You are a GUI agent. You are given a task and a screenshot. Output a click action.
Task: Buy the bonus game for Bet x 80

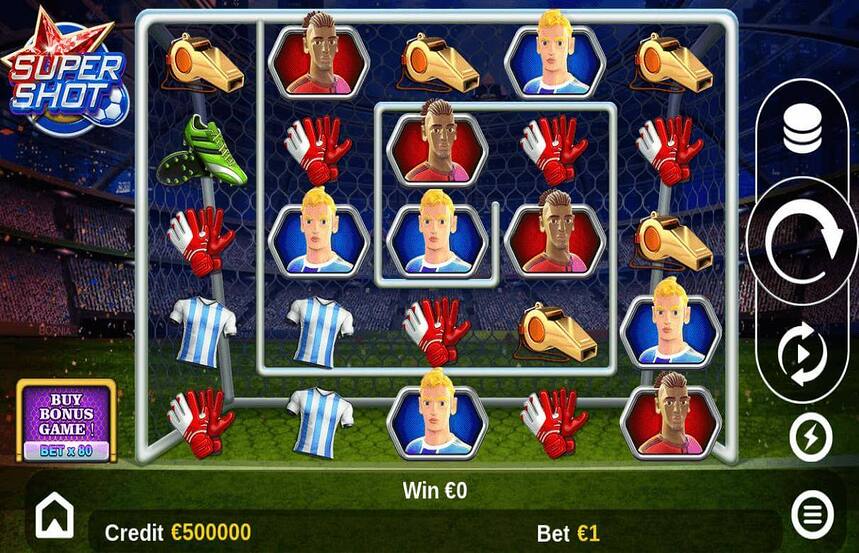66,421
